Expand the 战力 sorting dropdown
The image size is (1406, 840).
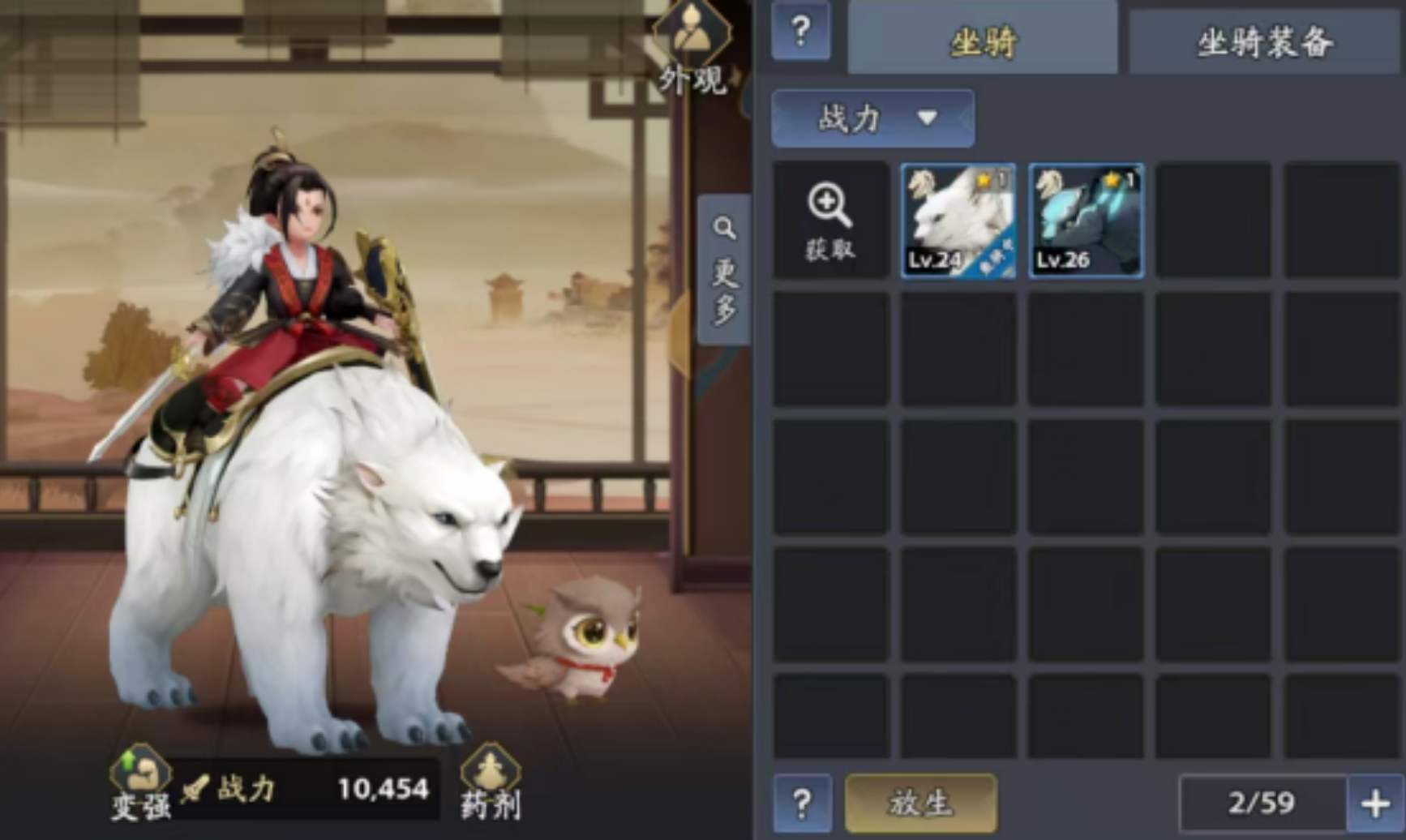pyautogui.click(x=872, y=119)
